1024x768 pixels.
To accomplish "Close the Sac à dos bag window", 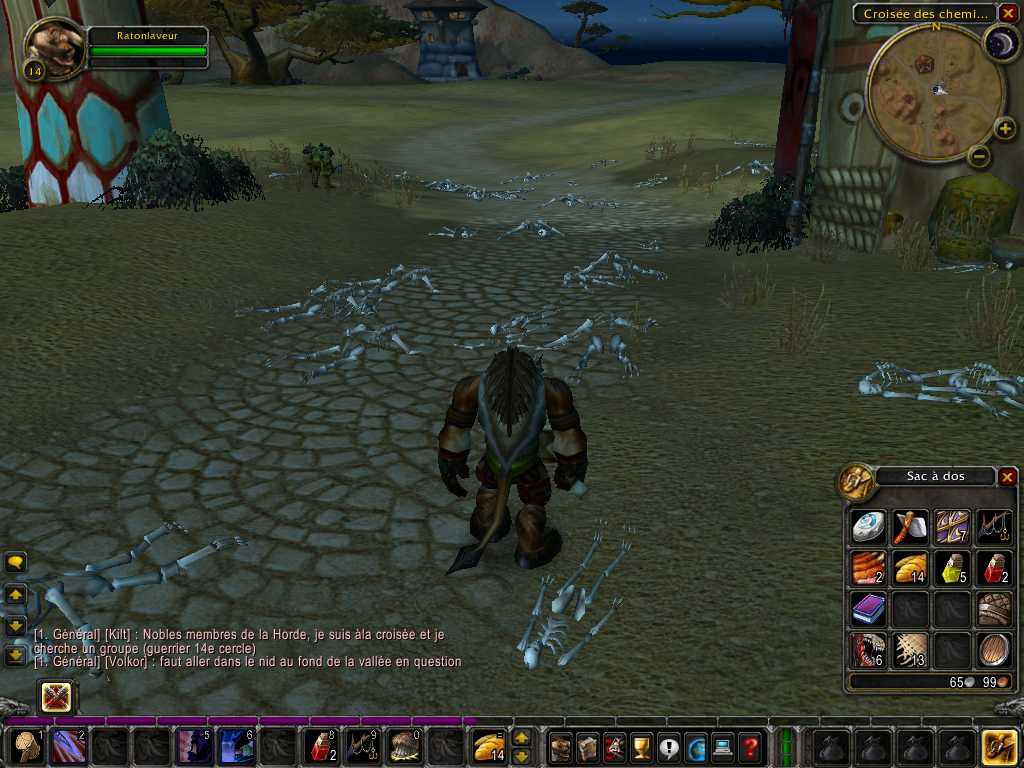I will point(1007,477).
